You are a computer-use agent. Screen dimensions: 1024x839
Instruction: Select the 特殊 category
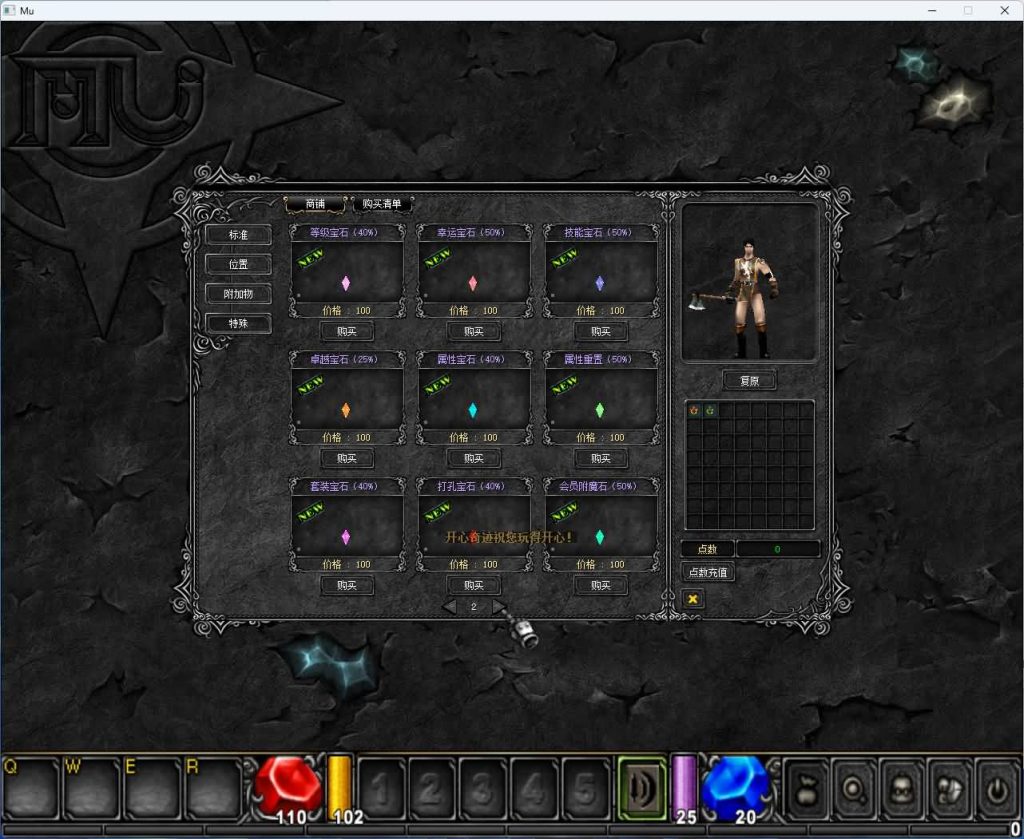tap(238, 323)
